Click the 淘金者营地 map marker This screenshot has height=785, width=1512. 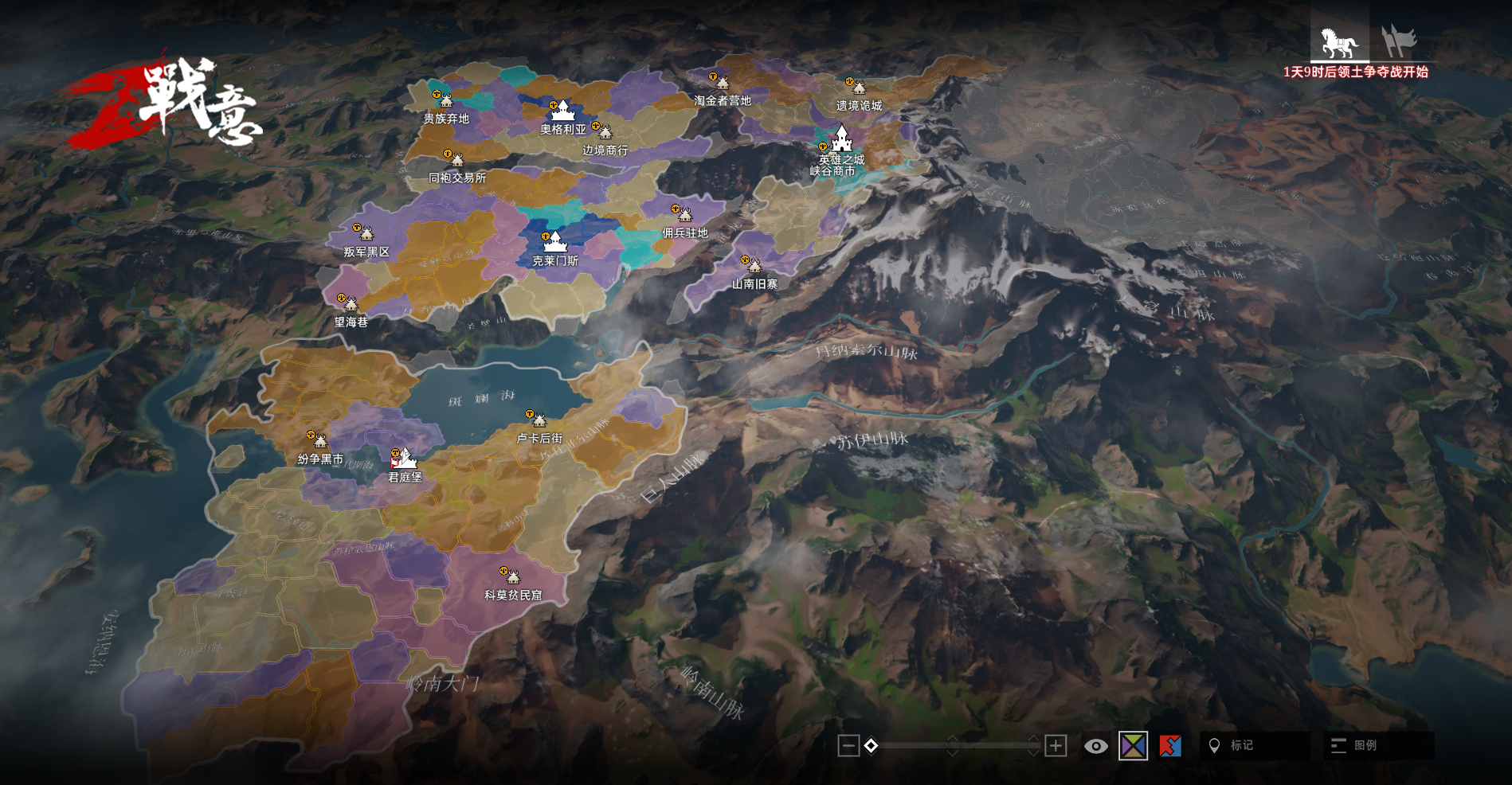(722, 83)
